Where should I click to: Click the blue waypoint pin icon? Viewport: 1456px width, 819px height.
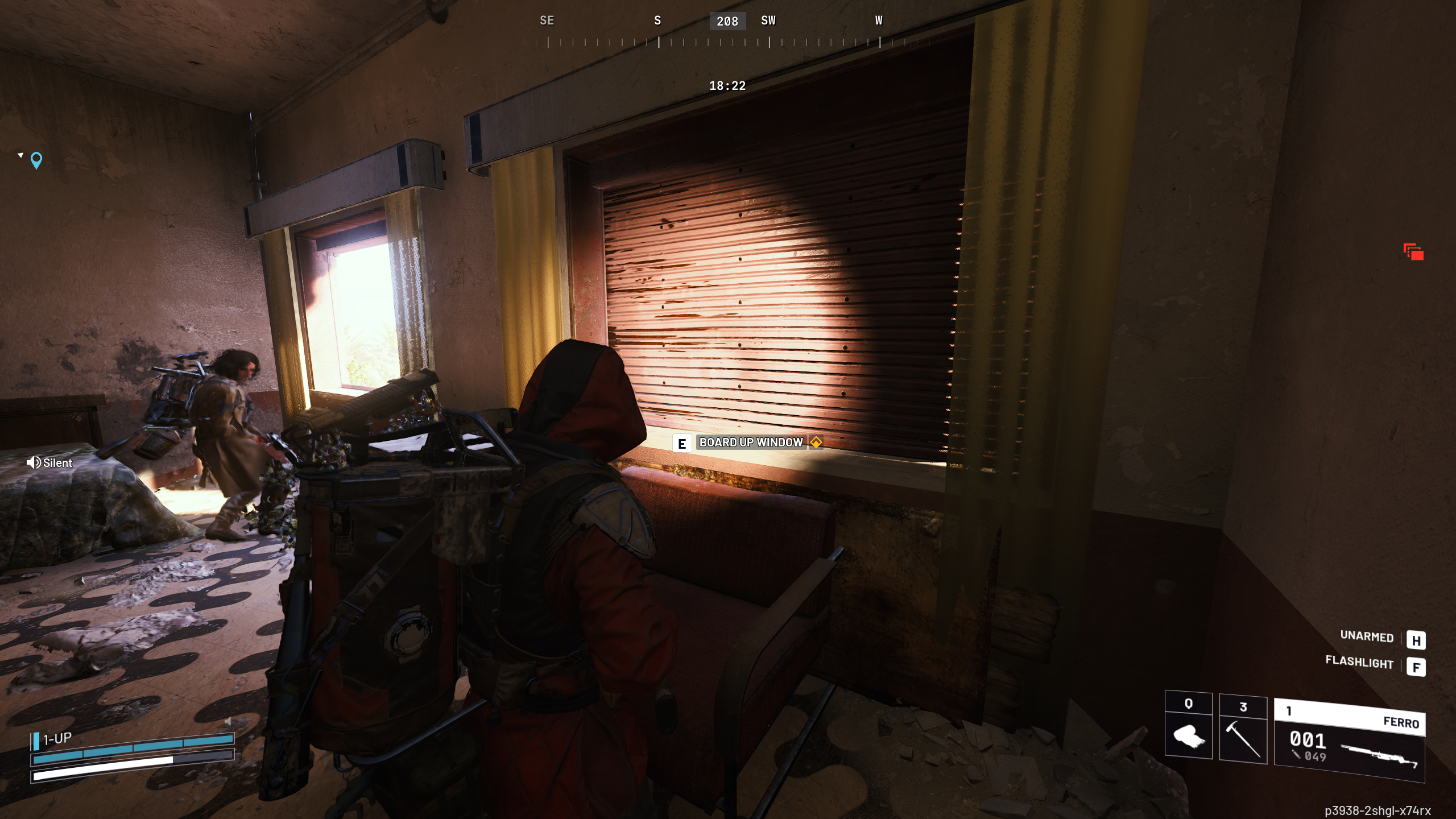36,160
